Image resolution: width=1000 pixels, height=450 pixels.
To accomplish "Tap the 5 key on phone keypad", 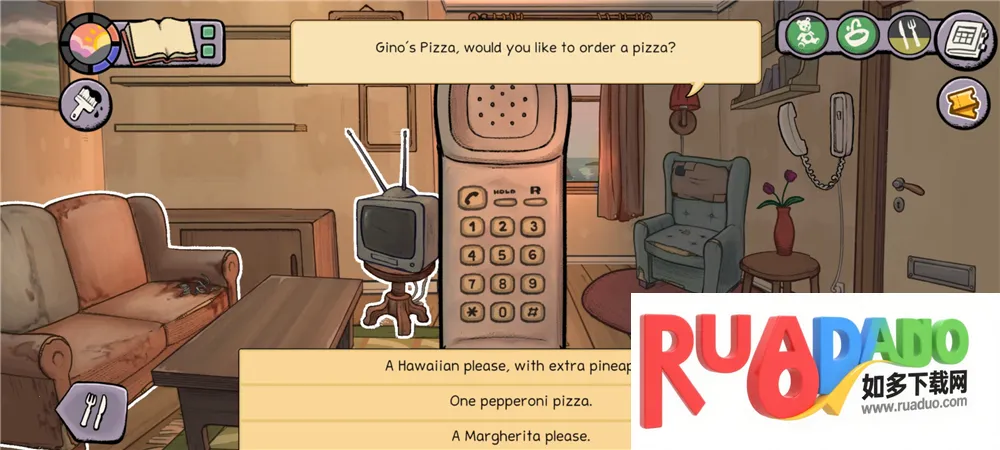I will (x=503, y=255).
